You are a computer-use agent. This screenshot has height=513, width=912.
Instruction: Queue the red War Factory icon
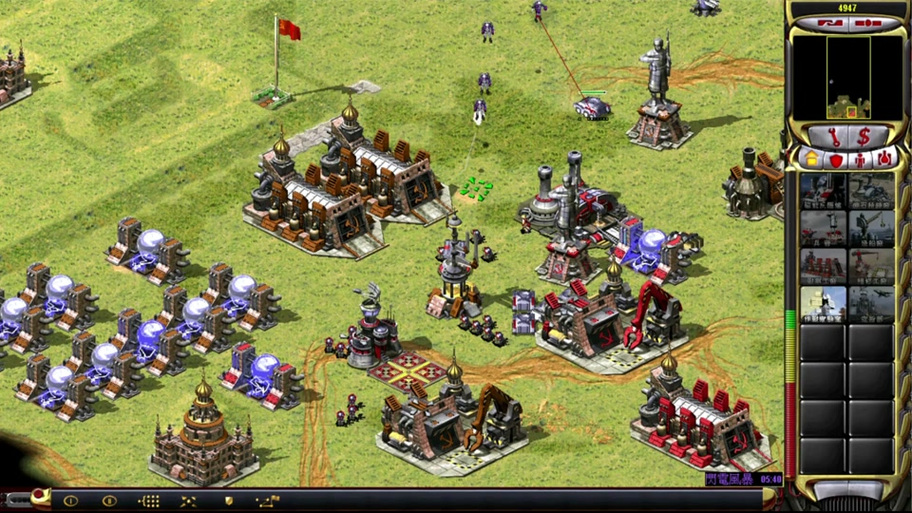[x=822, y=265]
